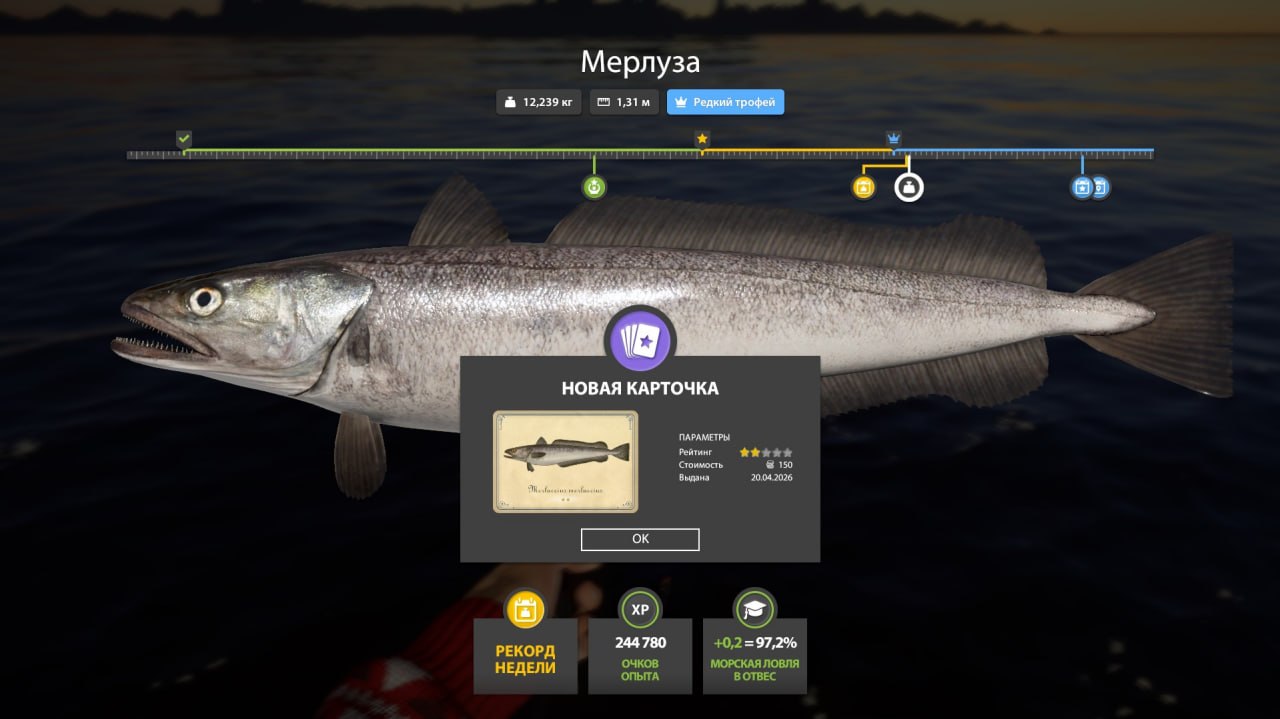Click the "Редкий трофей" badge
Viewport: 1280px width, 719px height.
point(725,102)
